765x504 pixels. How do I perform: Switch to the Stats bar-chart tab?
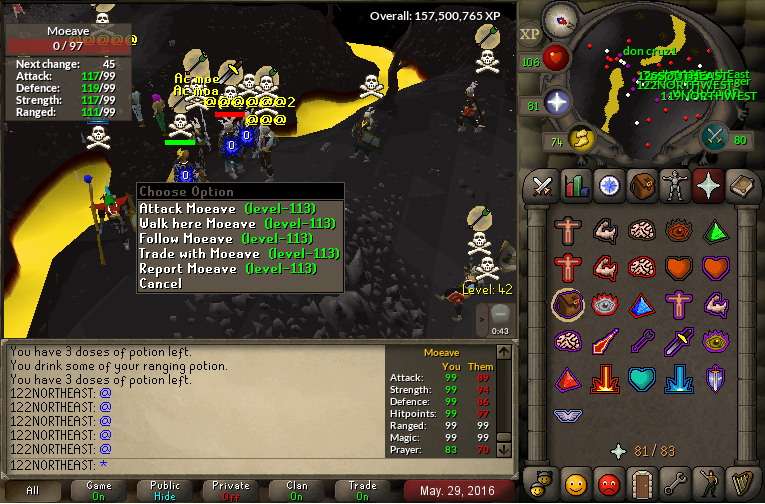tap(575, 185)
